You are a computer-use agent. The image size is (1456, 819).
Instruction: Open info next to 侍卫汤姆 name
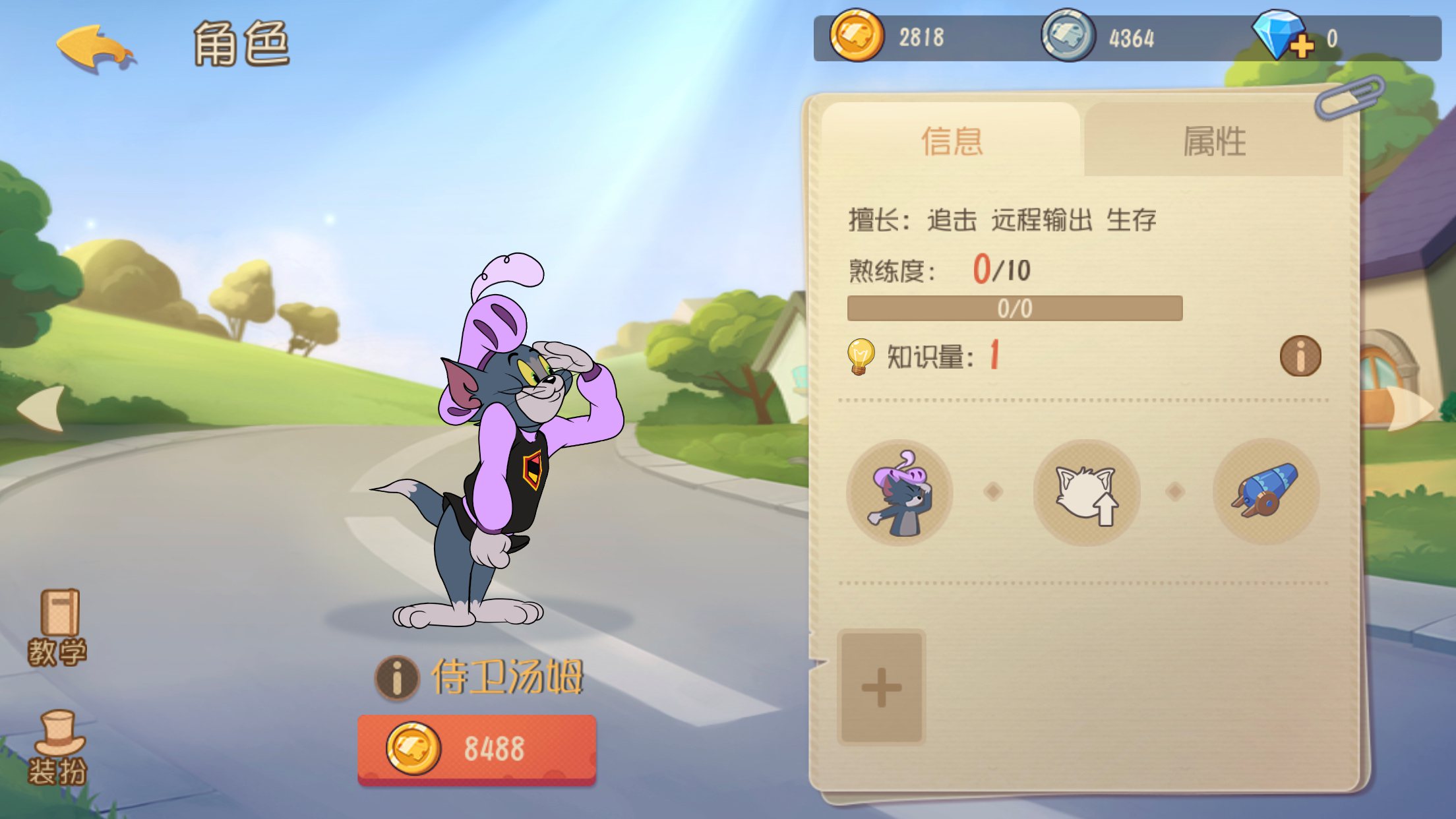(397, 677)
